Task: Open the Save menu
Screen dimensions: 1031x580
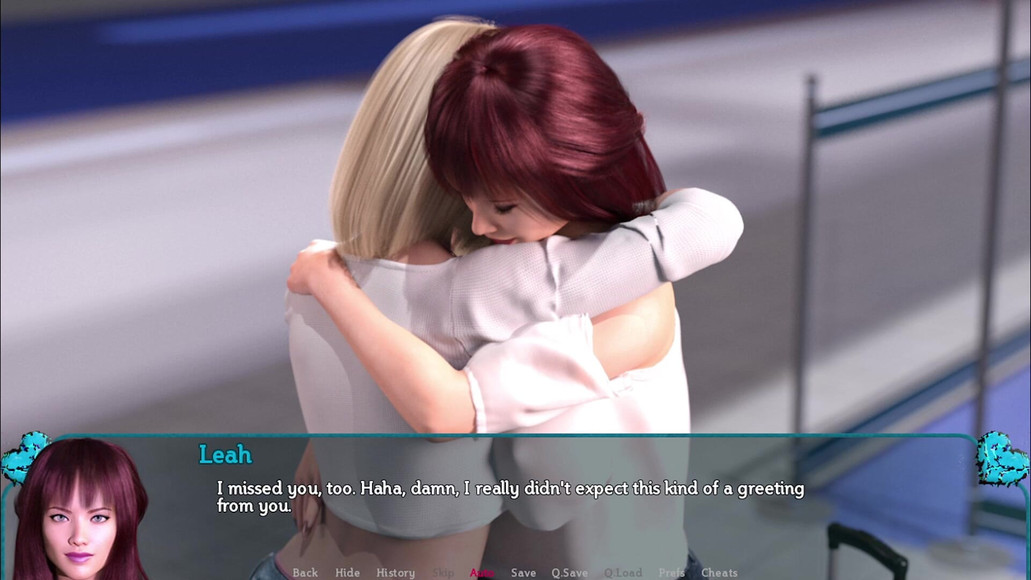Action: (523, 573)
